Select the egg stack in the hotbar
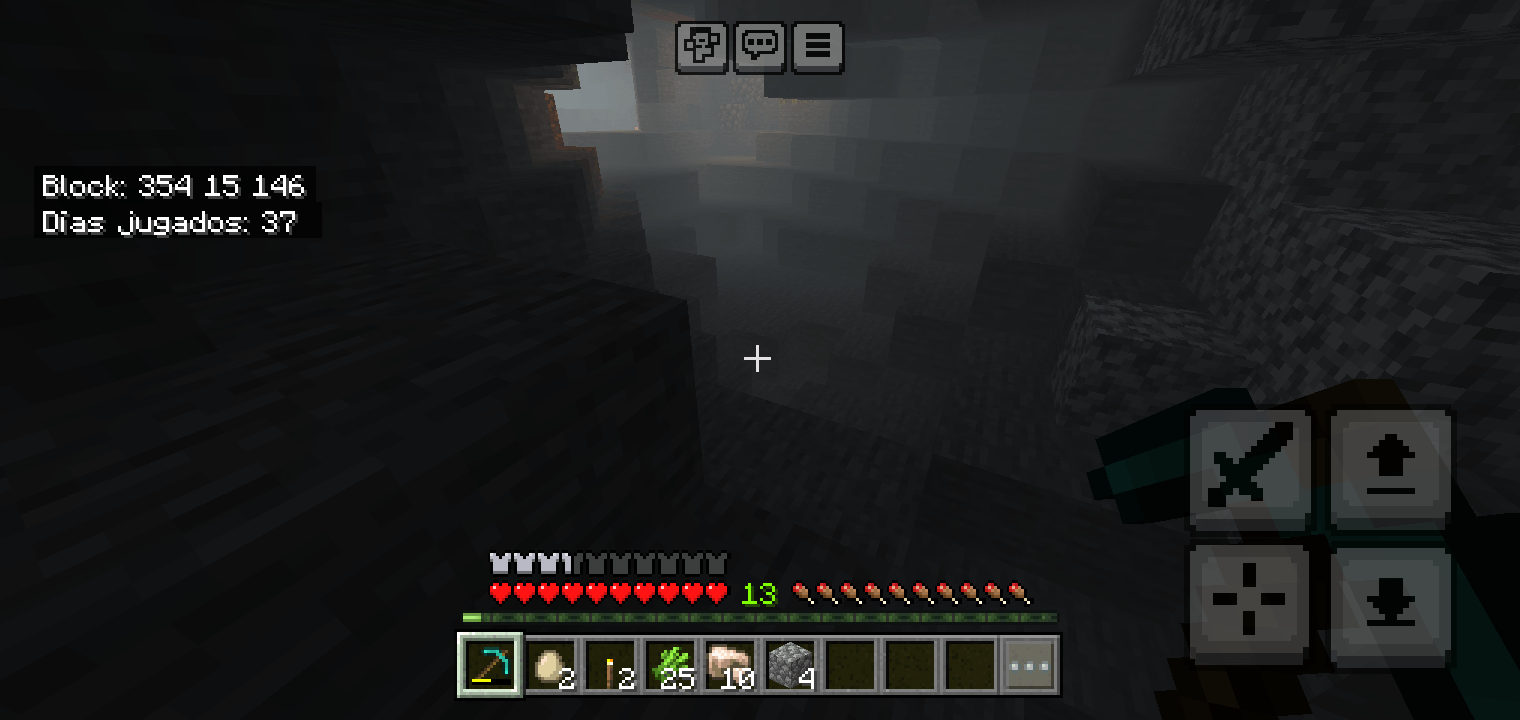This screenshot has height=720, width=1520. pos(550,663)
